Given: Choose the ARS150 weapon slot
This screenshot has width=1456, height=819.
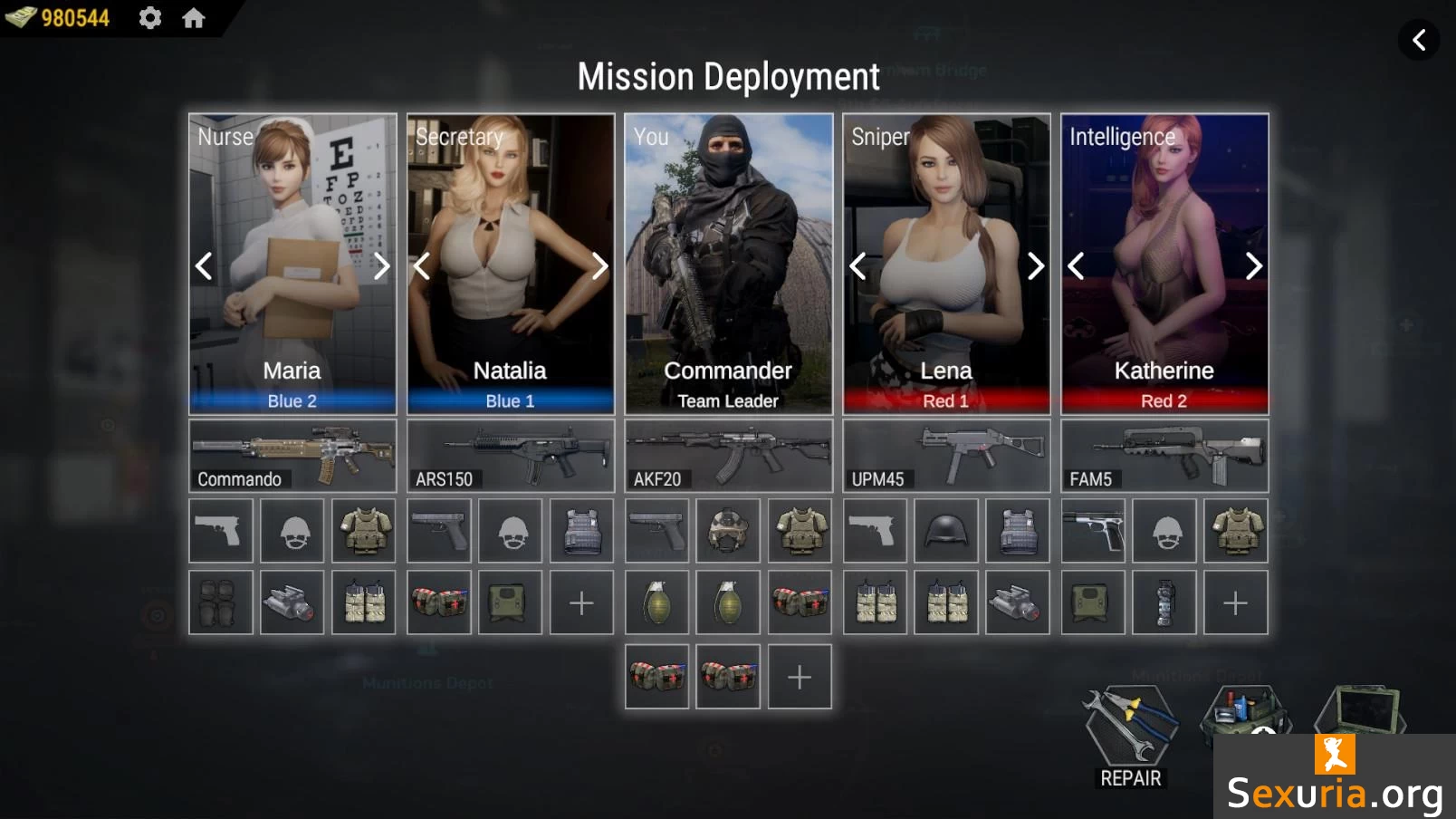Looking at the screenshot, I should click(511, 456).
